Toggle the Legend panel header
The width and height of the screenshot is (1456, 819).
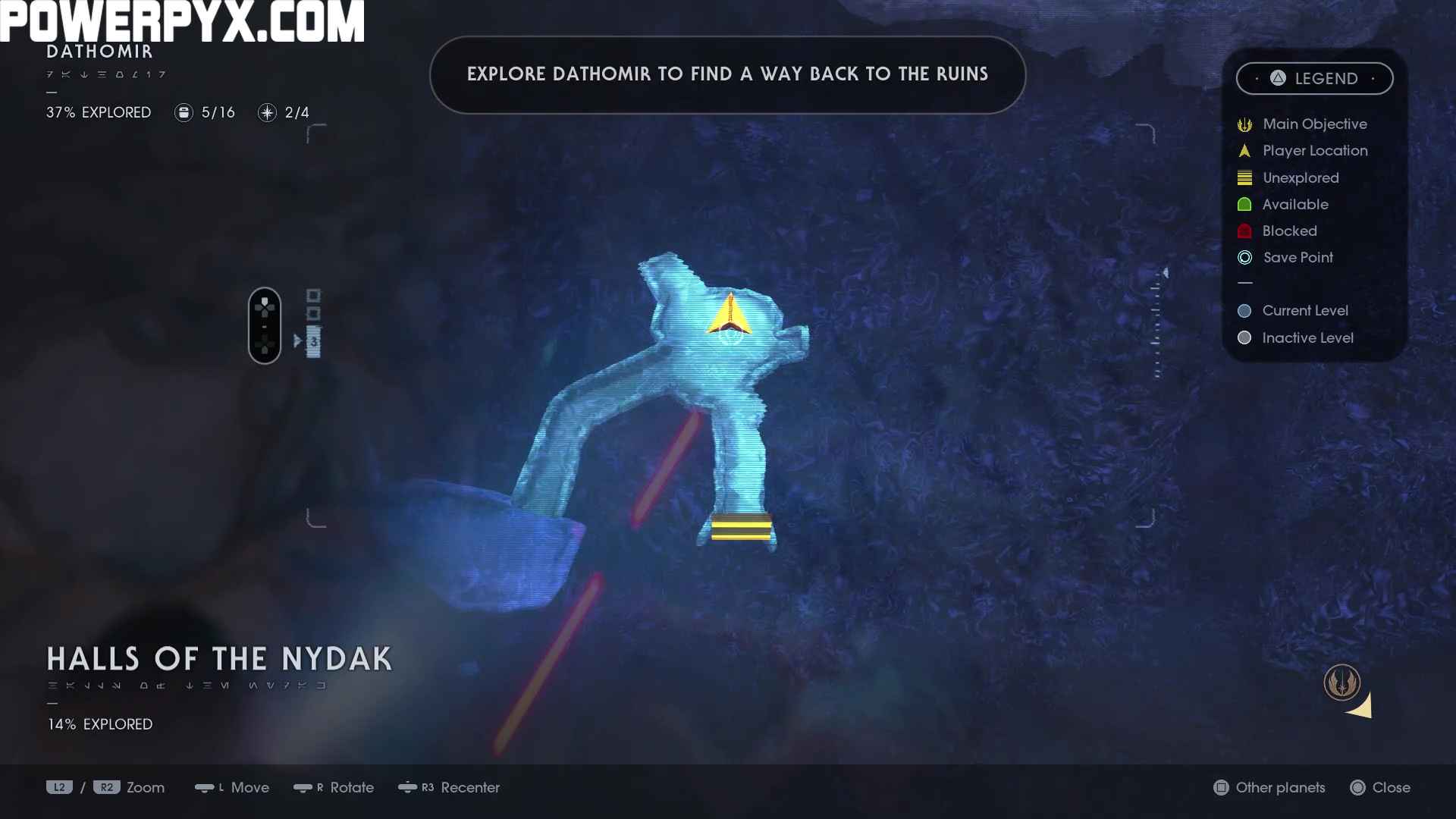point(1314,79)
